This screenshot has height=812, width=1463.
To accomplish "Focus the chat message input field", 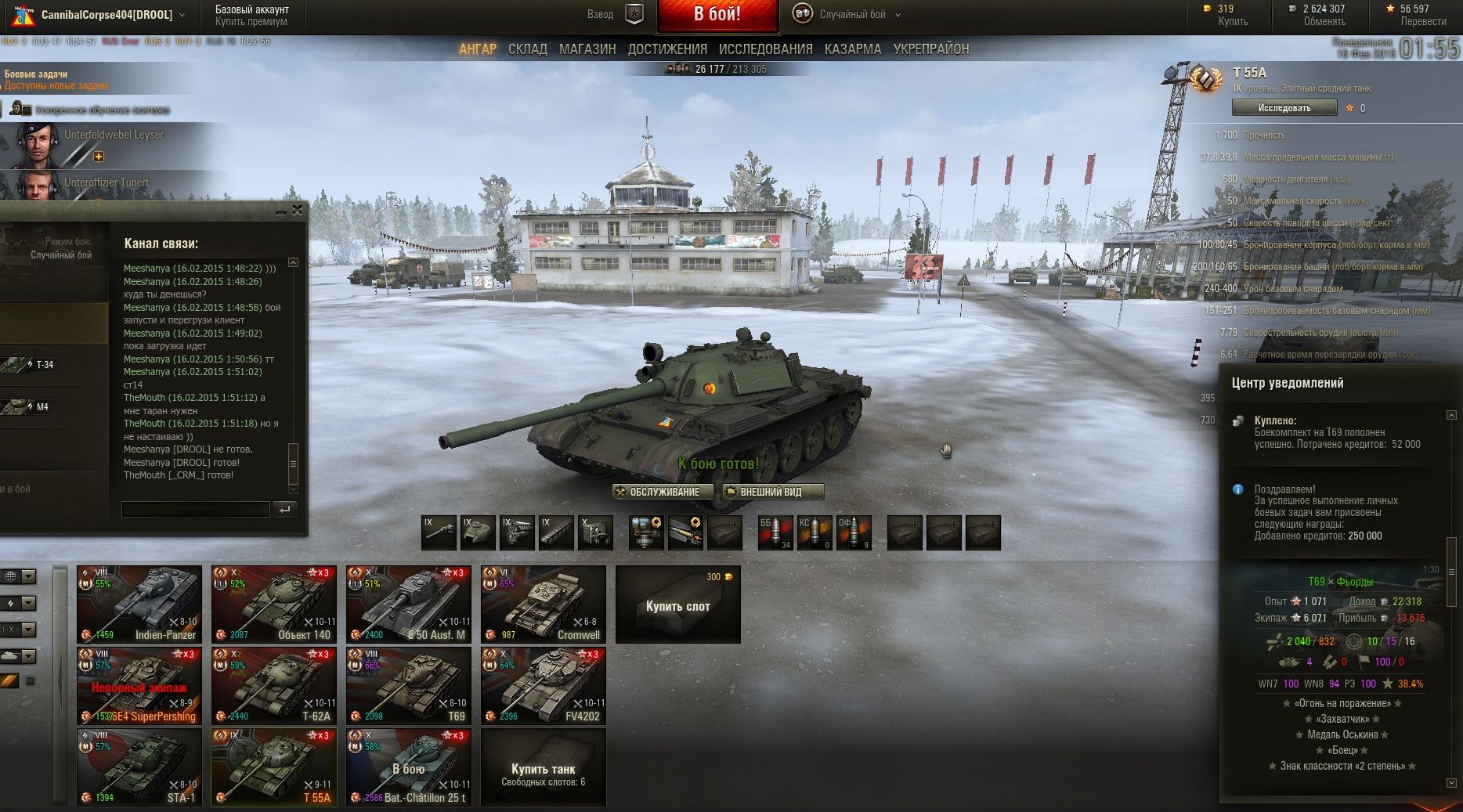I will pyautogui.click(x=195, y=510).
